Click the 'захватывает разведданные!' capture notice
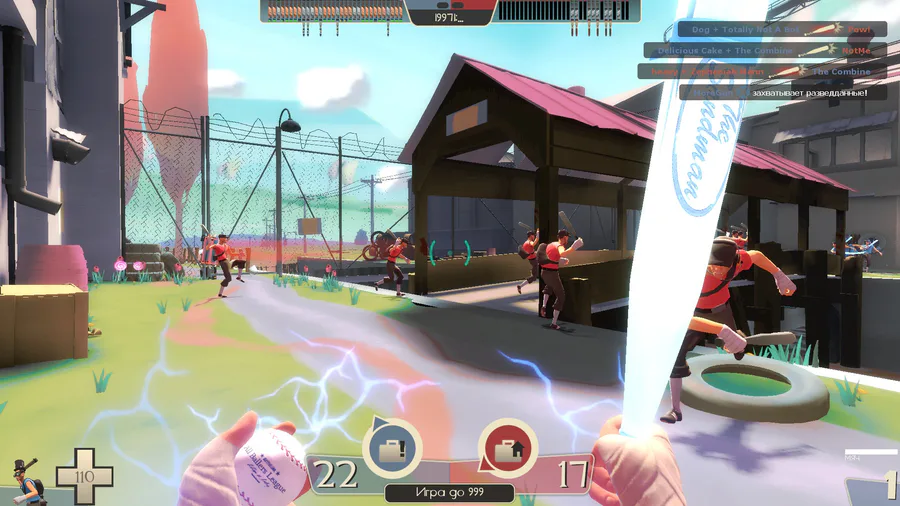900x506 pixels. (782, 92)
